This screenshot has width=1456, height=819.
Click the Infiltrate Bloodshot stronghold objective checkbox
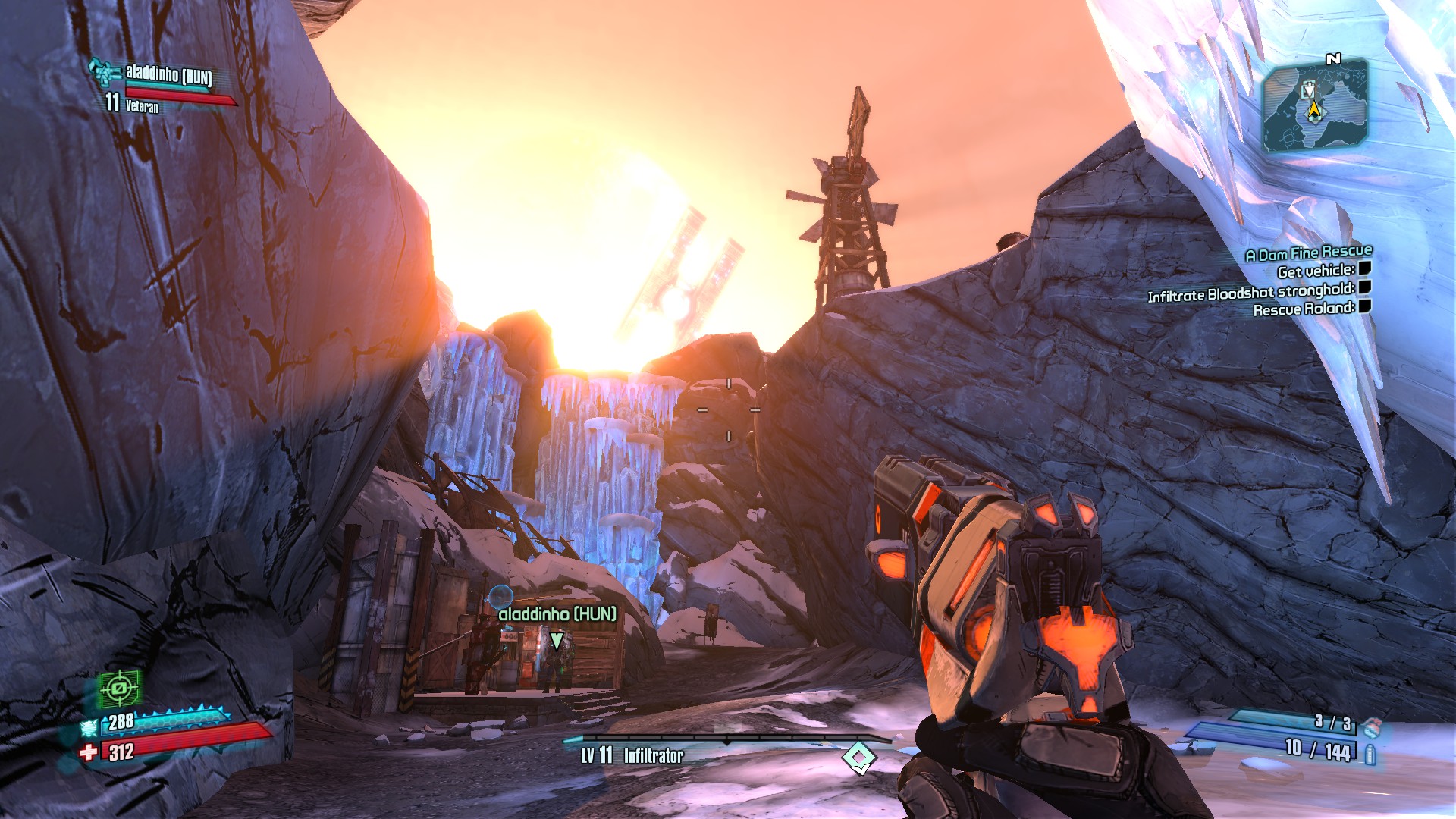point(1364,287)
